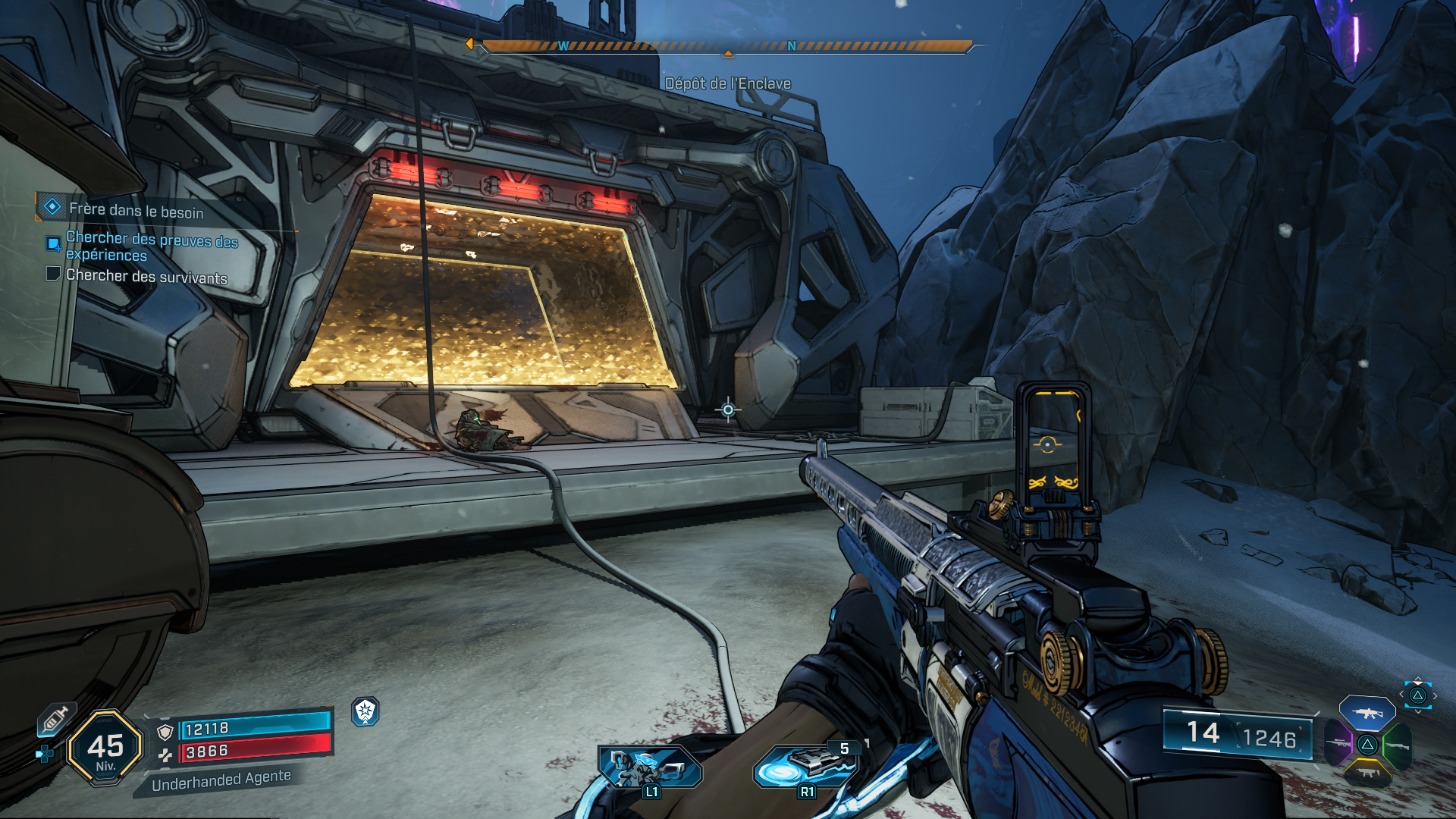Screen dimensions: 1456x819
Task: Activate the action skill icon
Action: (x=651, y=766)
